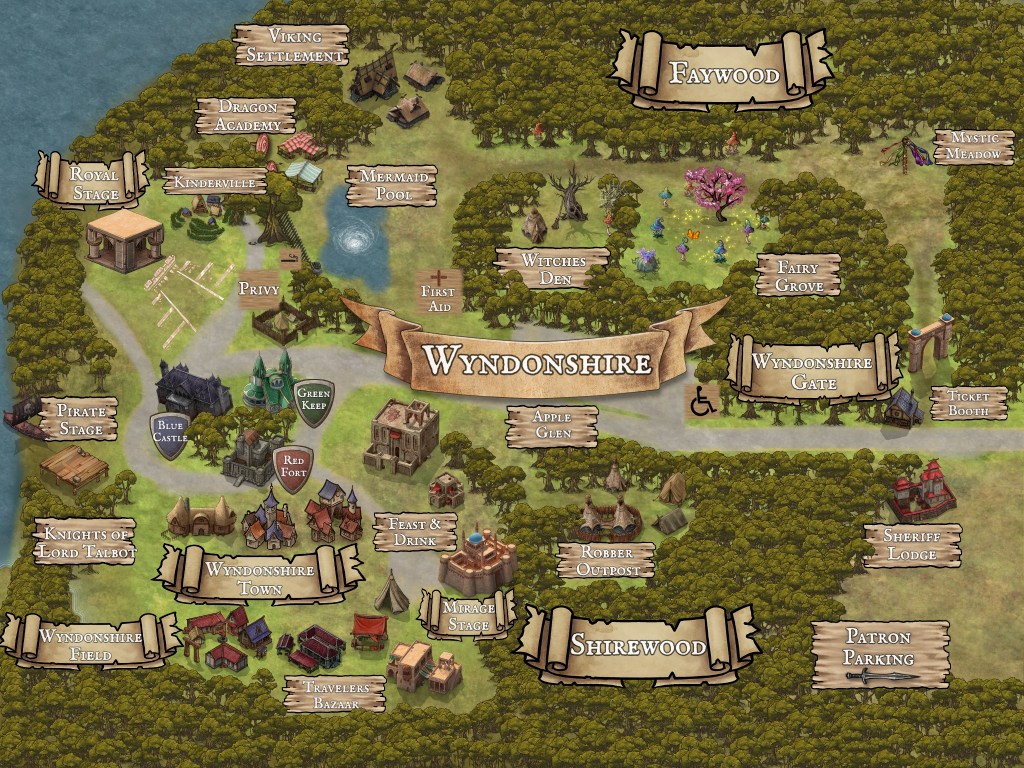Image resolution: width=1024 pixels, height=768 pixels.
Task: Select the Red Fort shield marker
Action: [293, 468]
